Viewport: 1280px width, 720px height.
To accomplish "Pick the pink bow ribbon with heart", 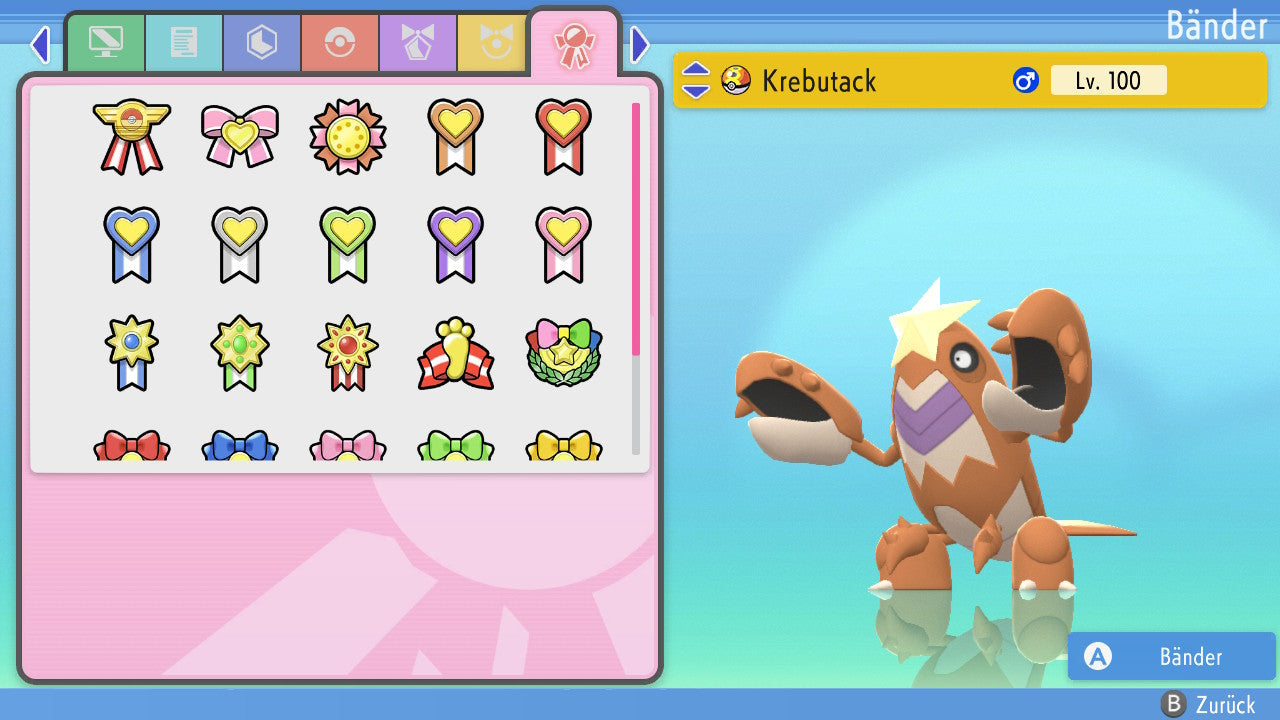I will point(239,135).
